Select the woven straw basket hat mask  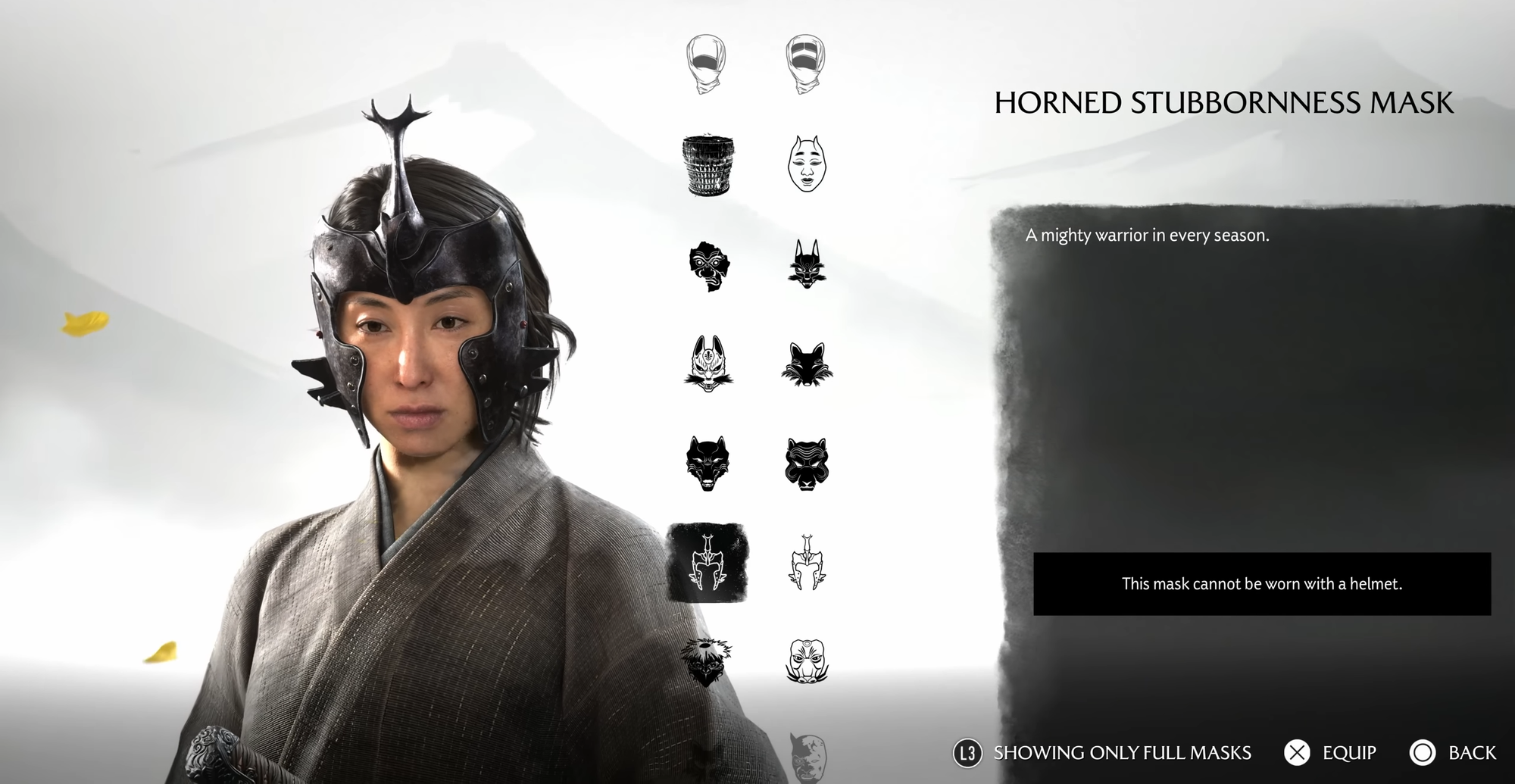708,164
